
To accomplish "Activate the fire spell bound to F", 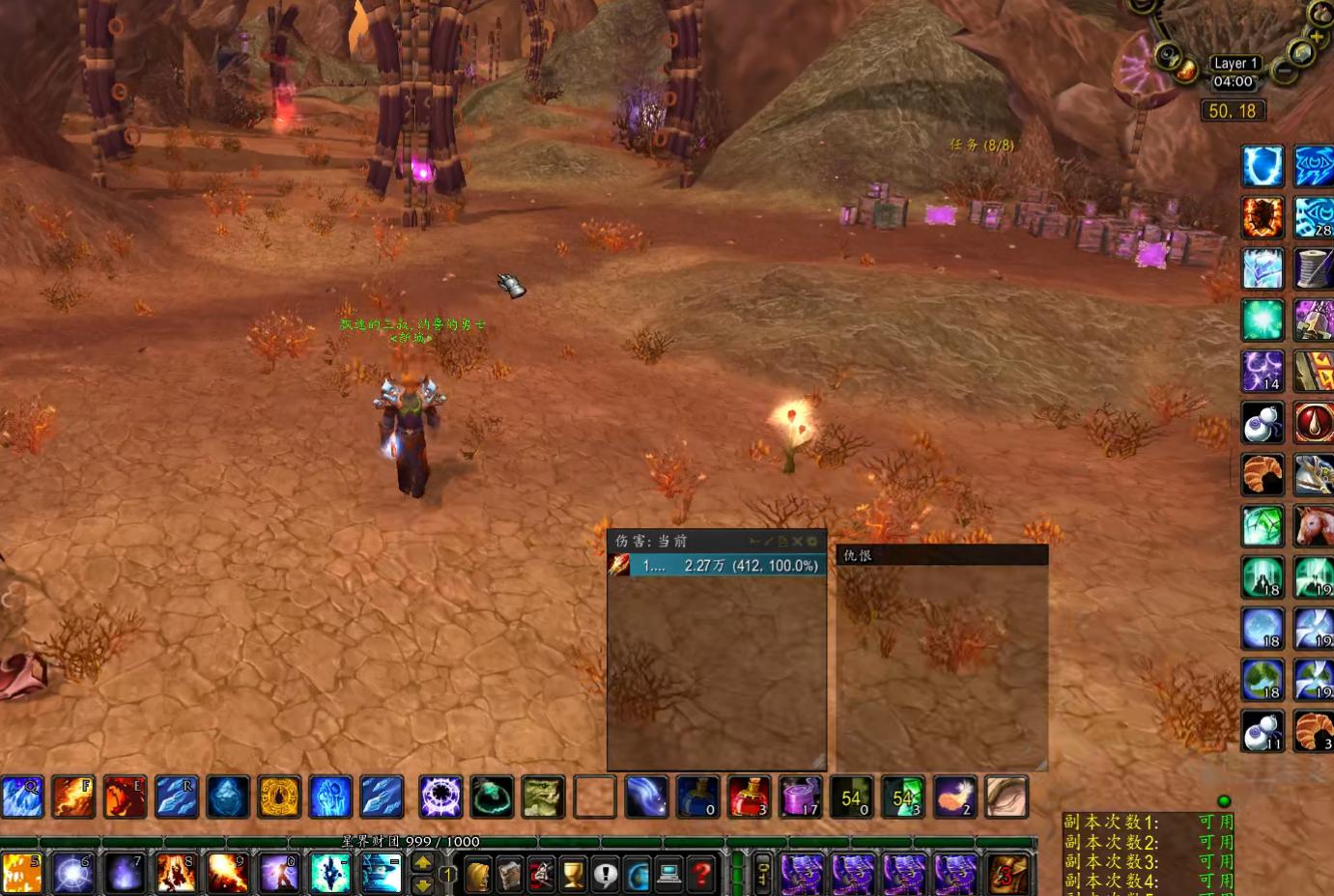I will pos(73,797).
